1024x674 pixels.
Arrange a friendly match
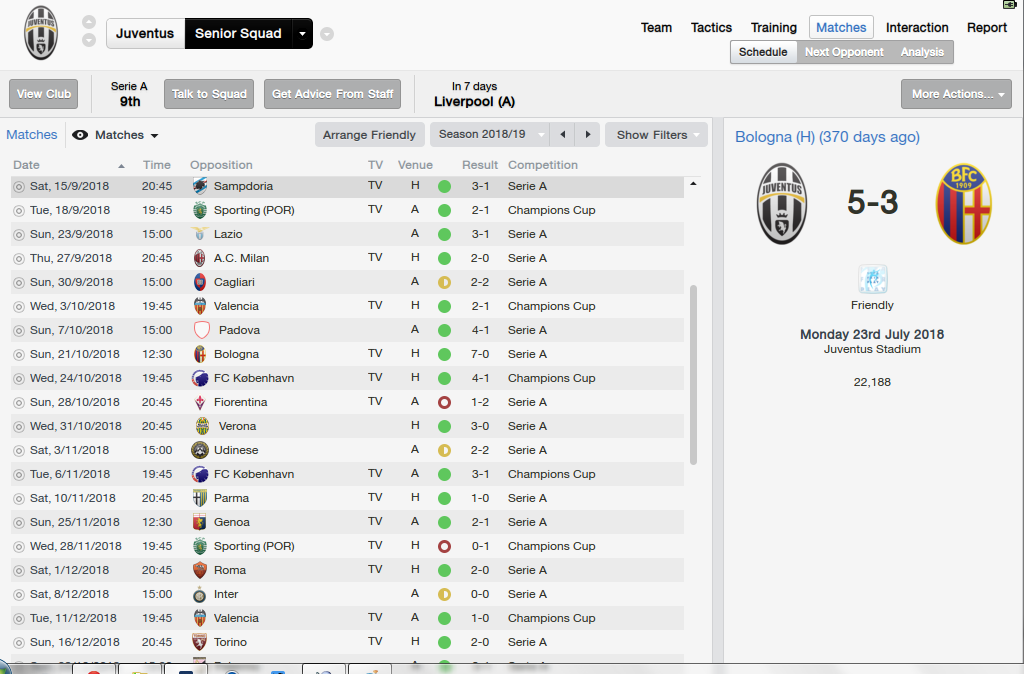click(369, 135)
